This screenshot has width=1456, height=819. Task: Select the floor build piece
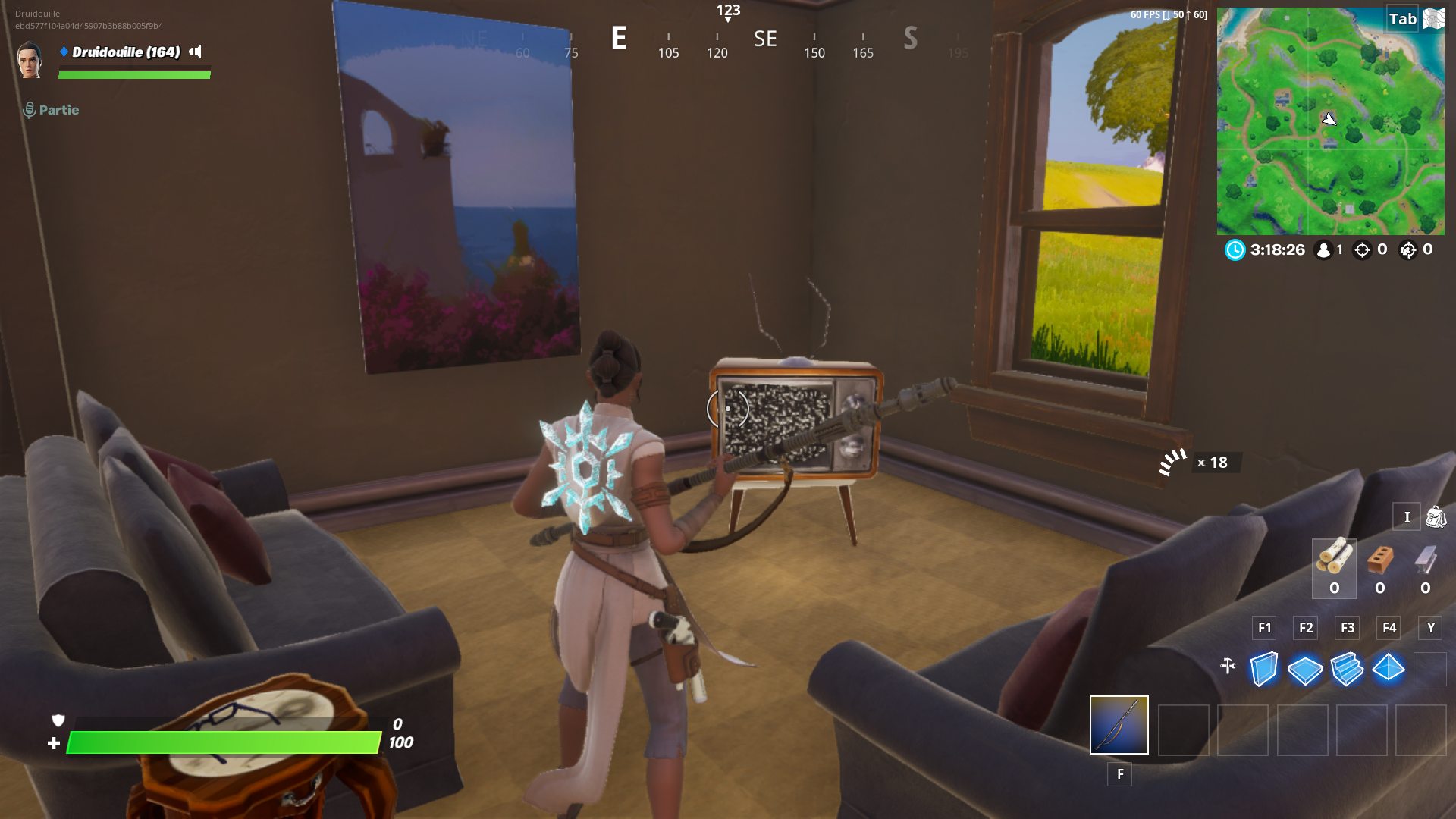(x=1305, y=669)
